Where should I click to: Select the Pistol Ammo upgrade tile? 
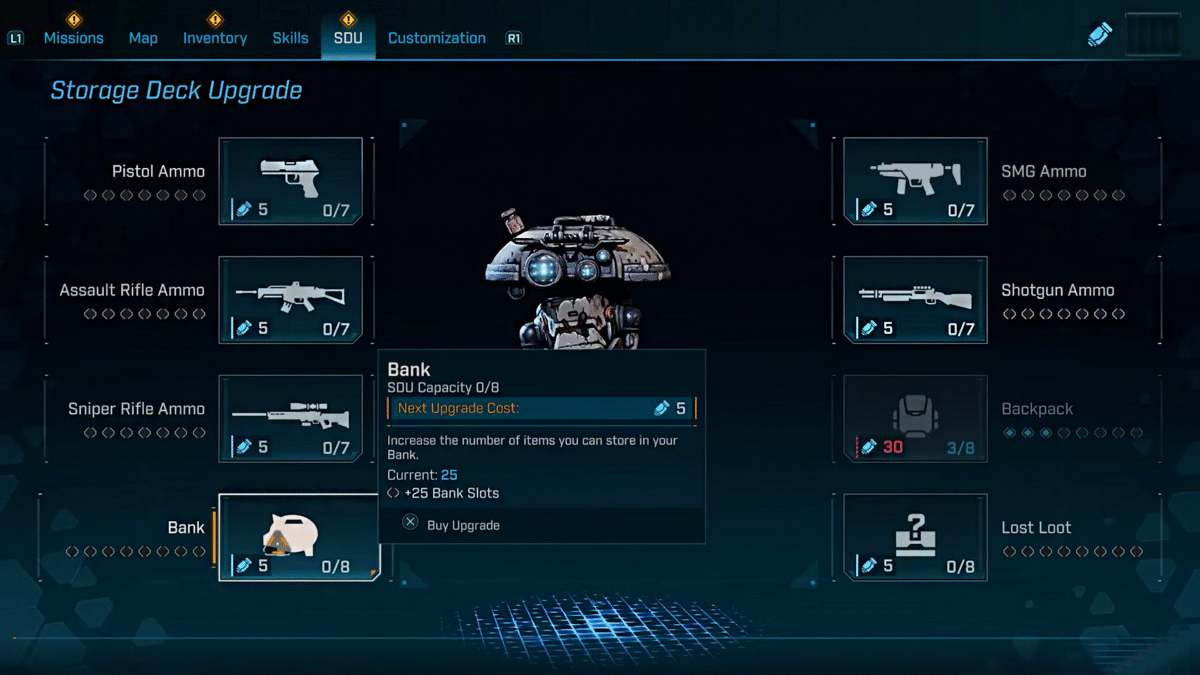point(291,181)
